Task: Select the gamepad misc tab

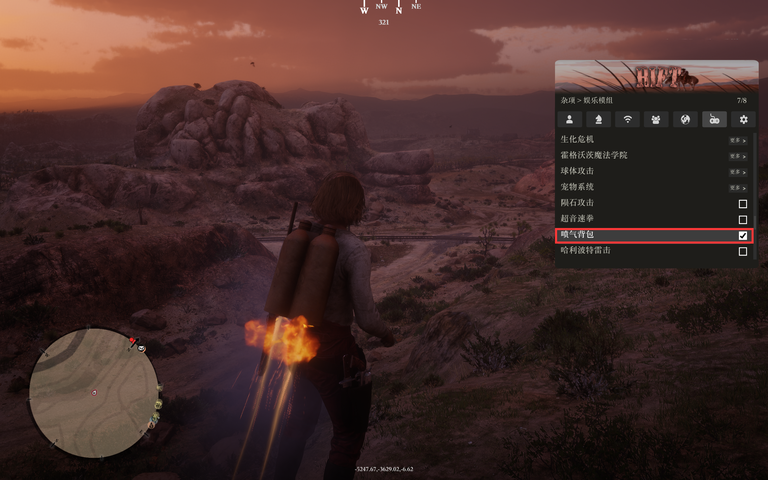Action: pos(714,119)
